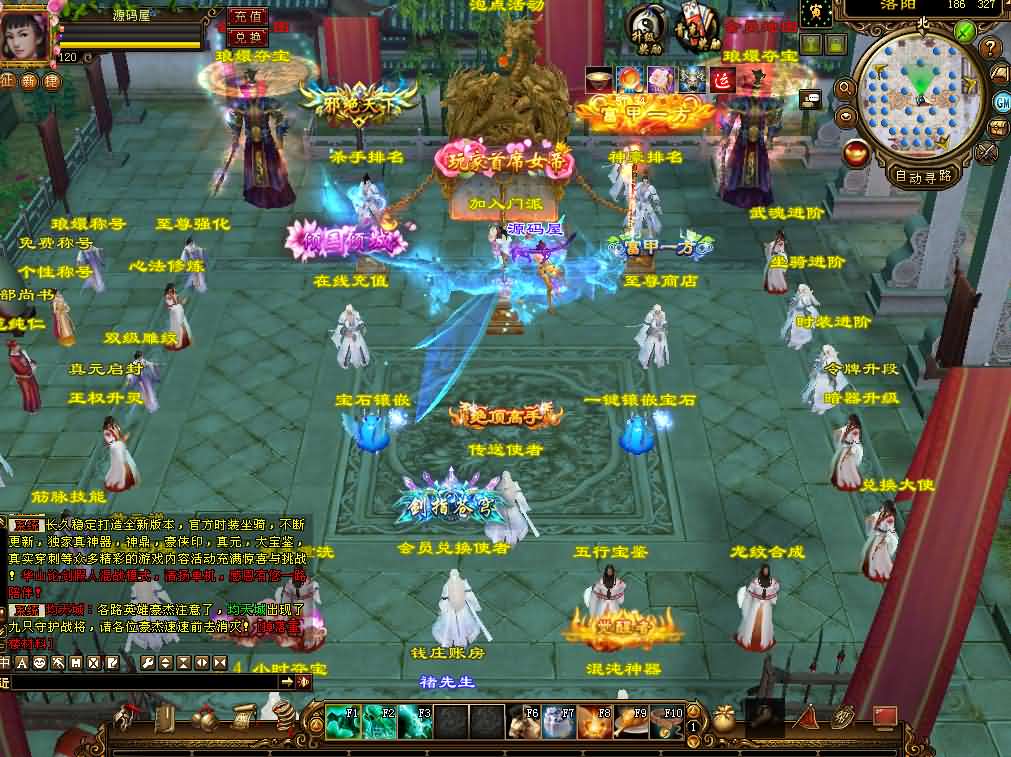Open the circular minimap
The image size is (1011, 757).
[x=920, y=96]
